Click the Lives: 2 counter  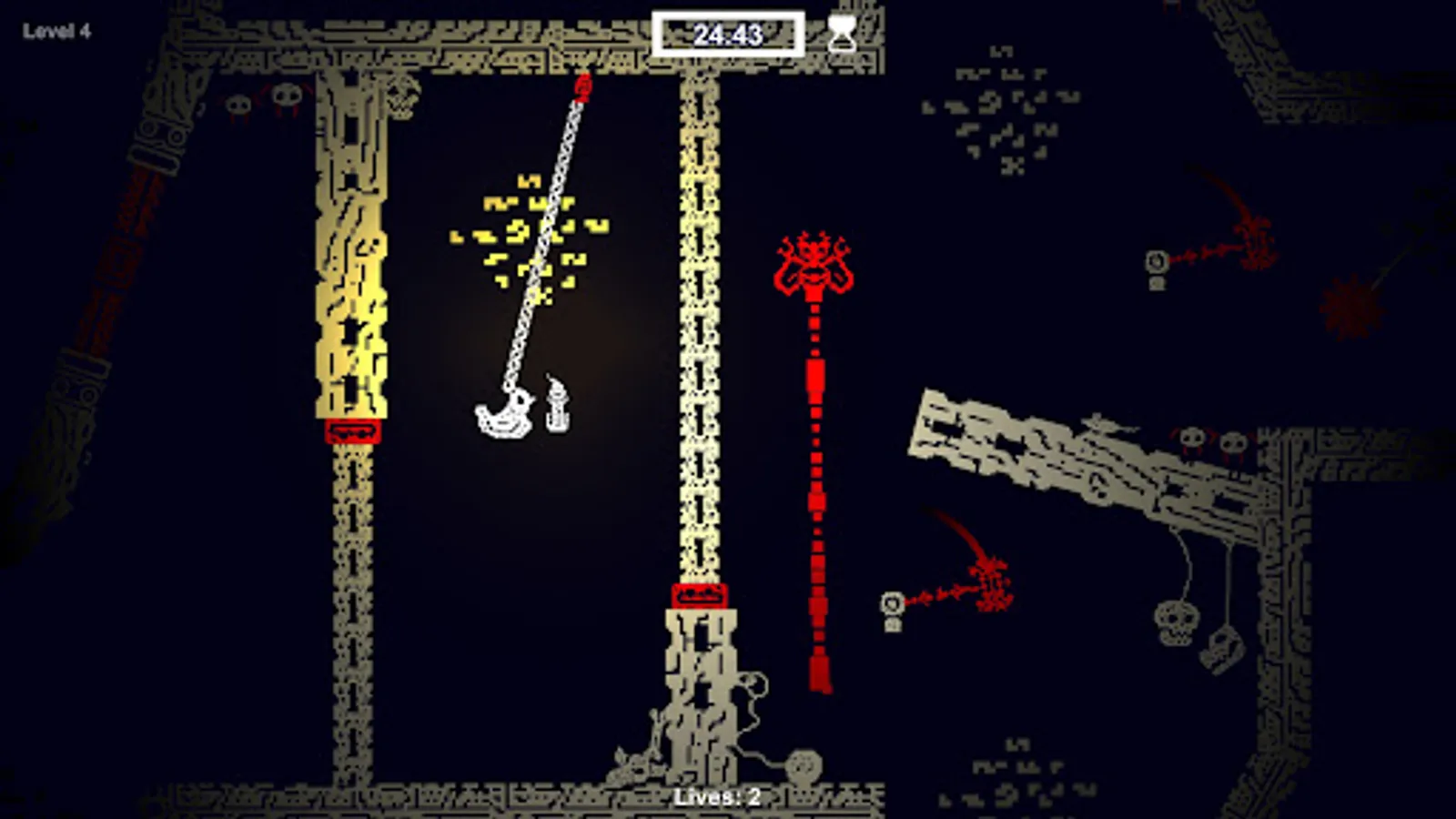[x=719, y=796]
